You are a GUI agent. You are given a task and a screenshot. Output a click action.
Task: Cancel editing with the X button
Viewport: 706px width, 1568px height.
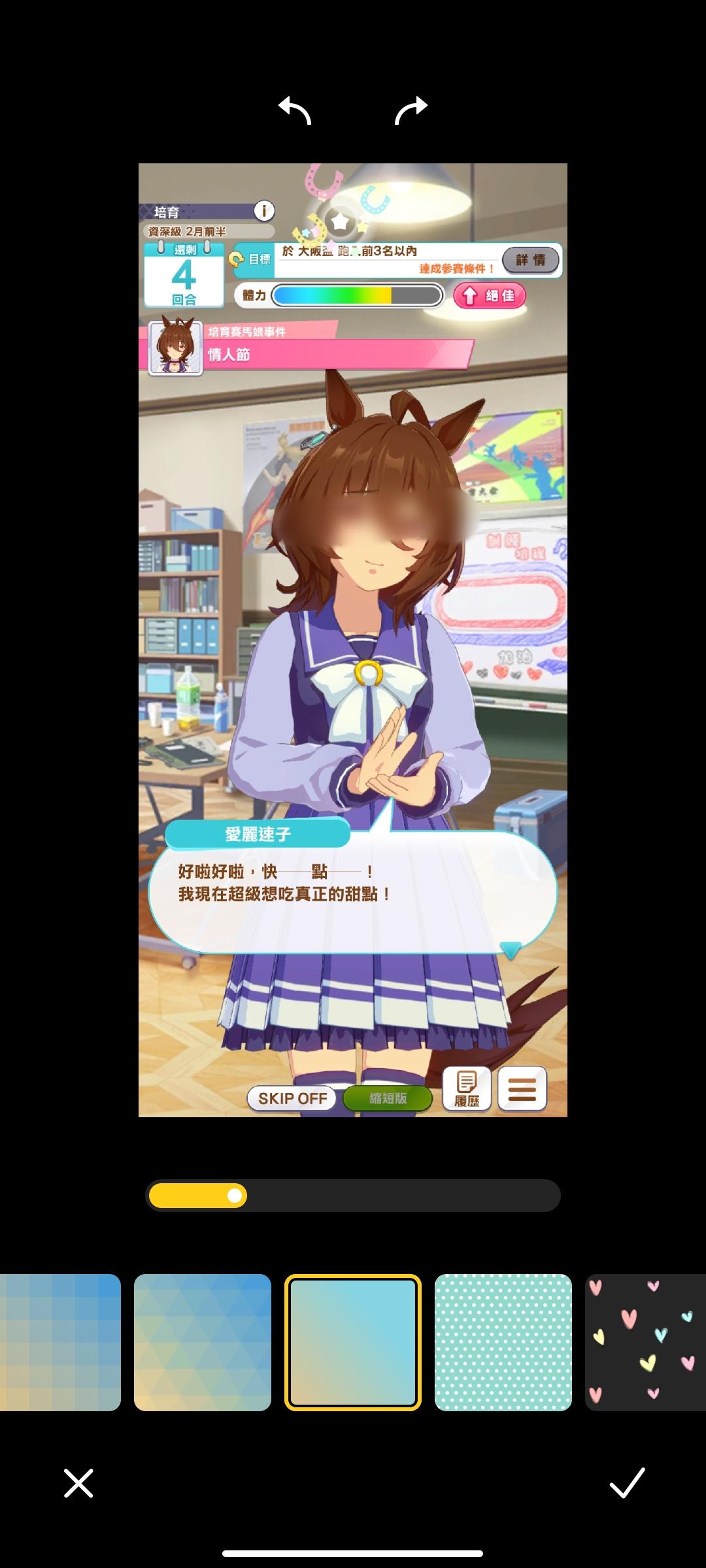click(78, 1483)
